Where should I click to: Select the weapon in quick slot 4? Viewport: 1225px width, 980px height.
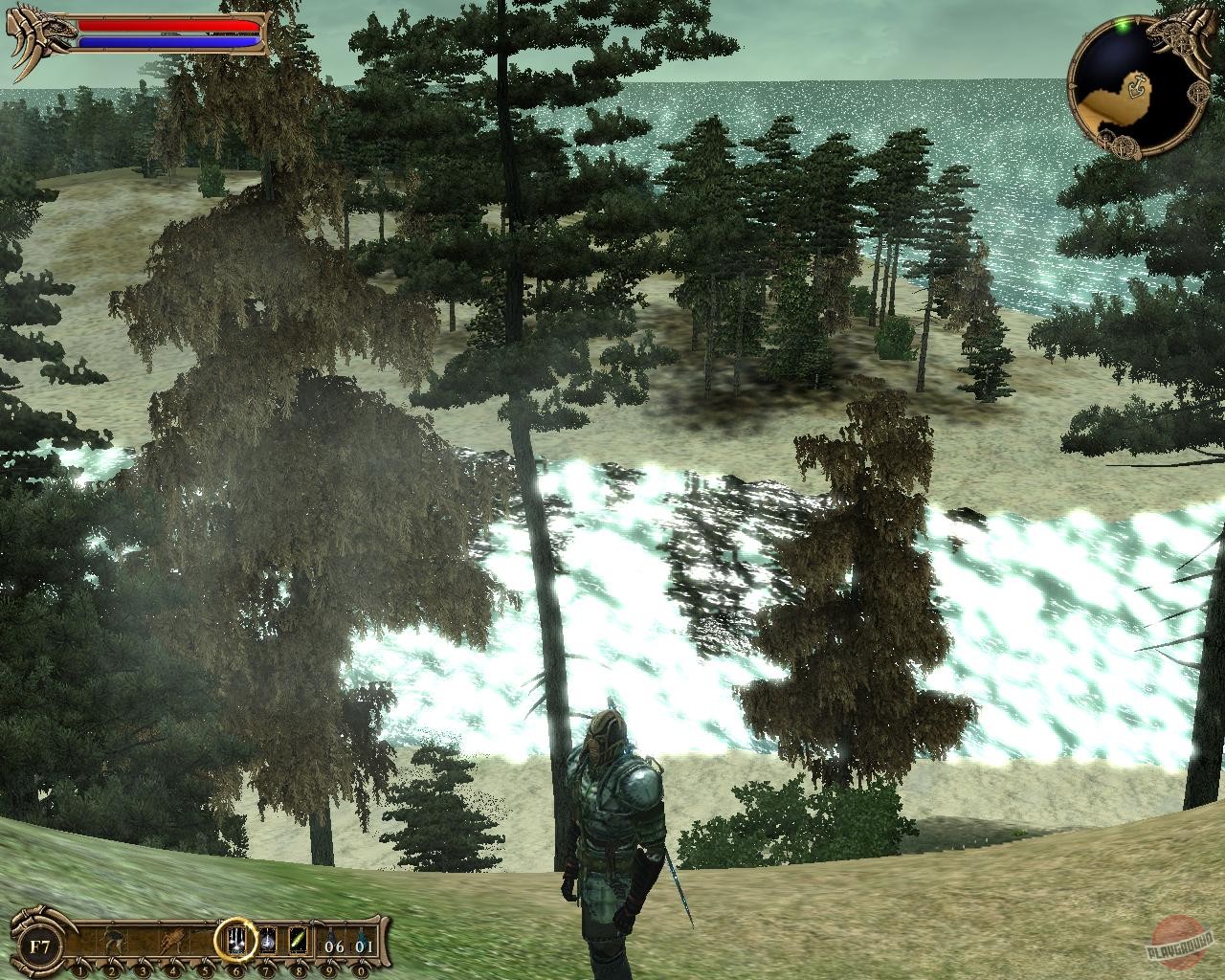click(x=172, y=939)
